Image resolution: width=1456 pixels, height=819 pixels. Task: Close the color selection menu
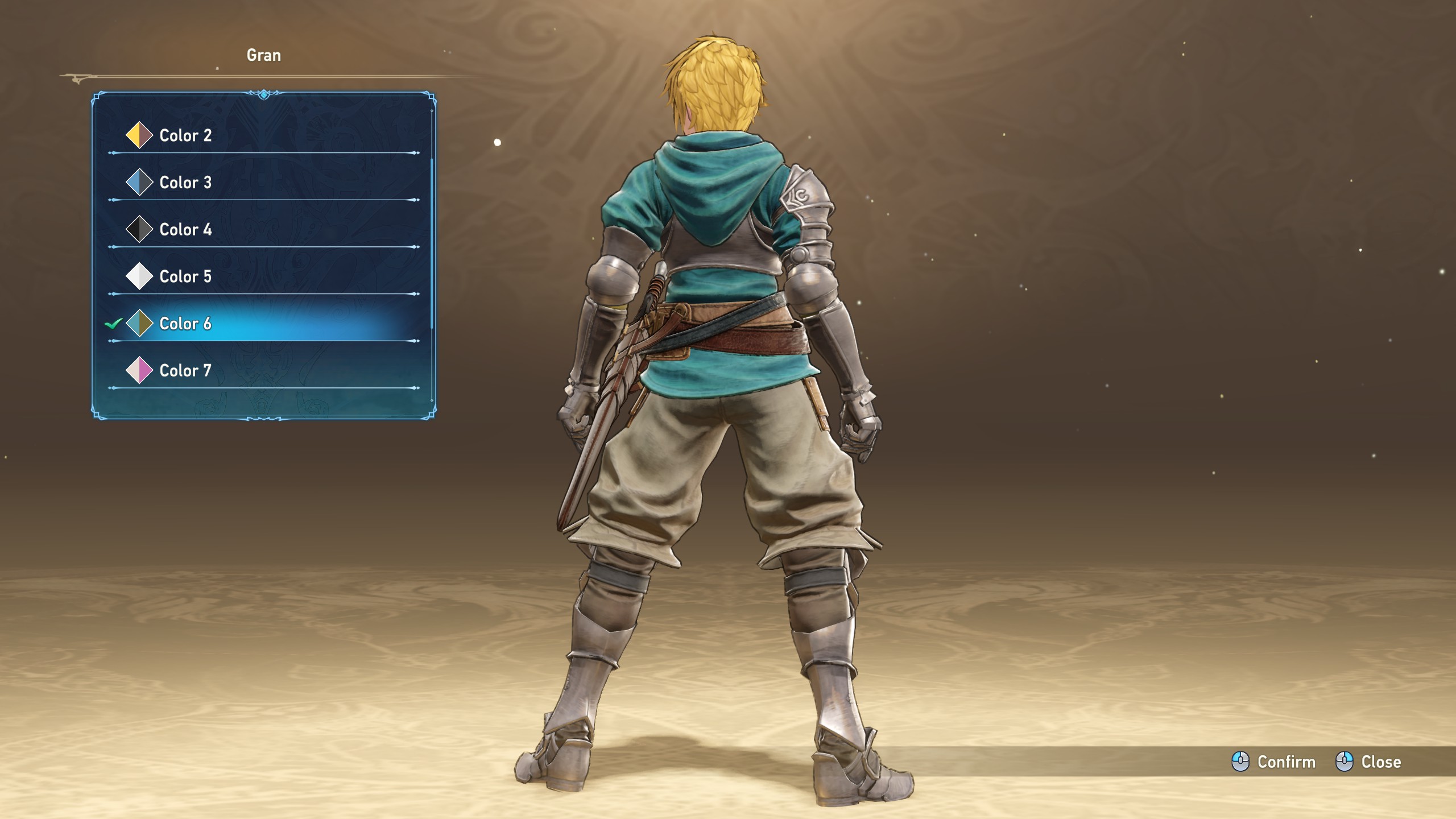(1368, 762)
